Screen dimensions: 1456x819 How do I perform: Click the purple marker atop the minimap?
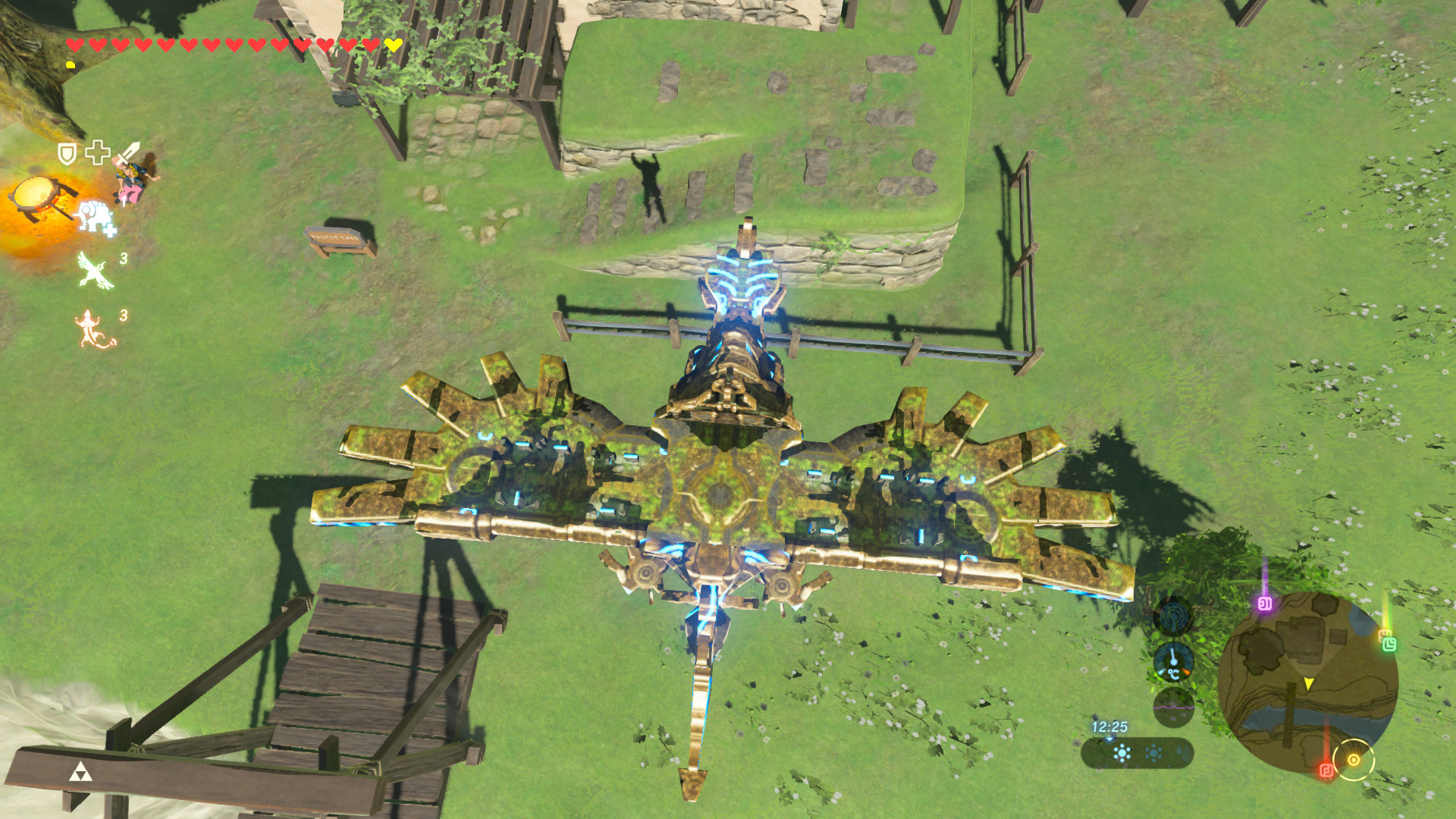pos(1265,604)
